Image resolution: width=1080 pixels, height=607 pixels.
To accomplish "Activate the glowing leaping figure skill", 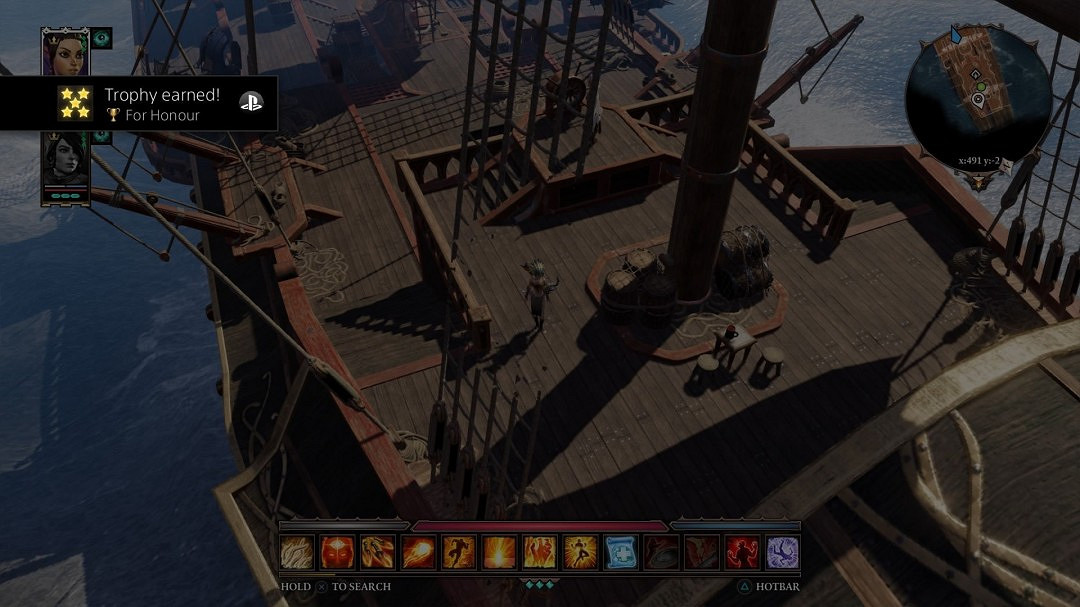I will (x=580, y=552).
